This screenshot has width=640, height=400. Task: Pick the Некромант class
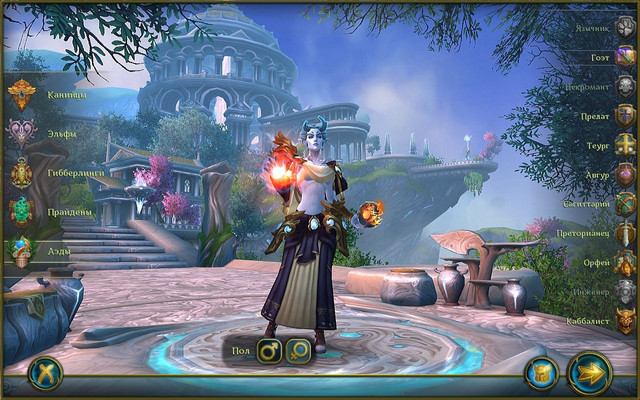pyautogui.click(x=624, y=86)
